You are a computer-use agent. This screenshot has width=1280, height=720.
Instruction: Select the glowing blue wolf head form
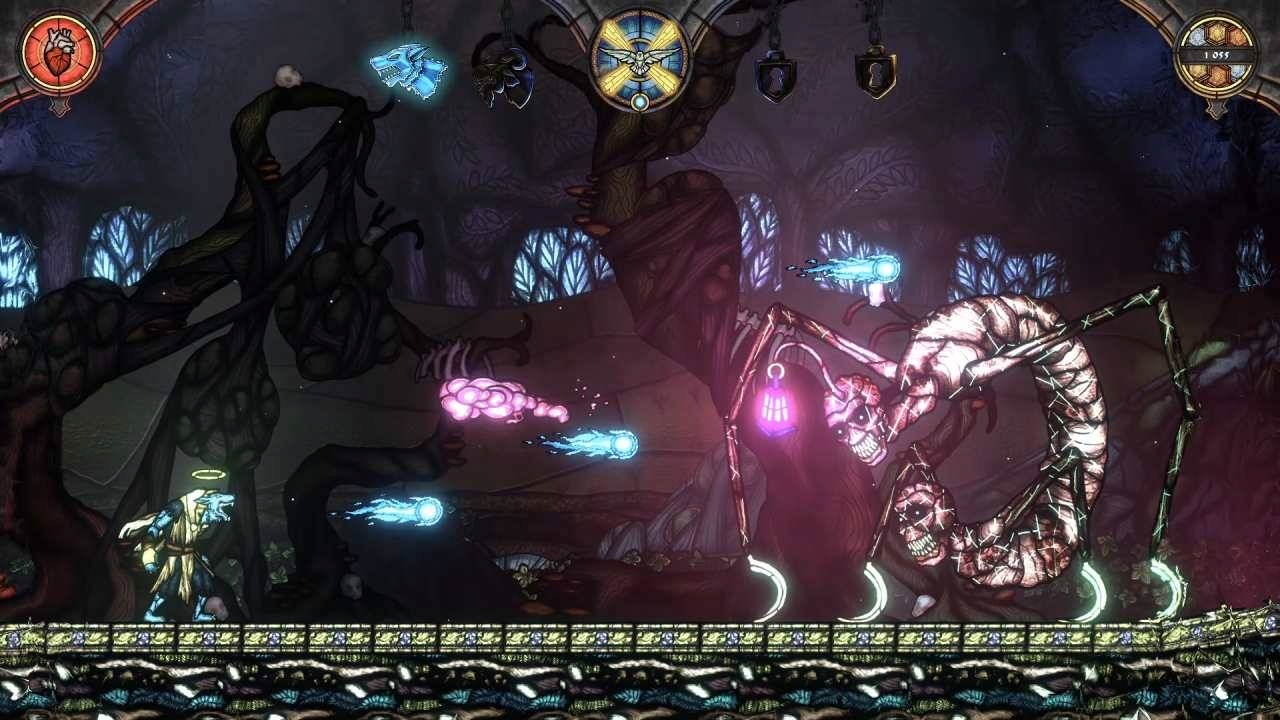(x=408, y=70)
